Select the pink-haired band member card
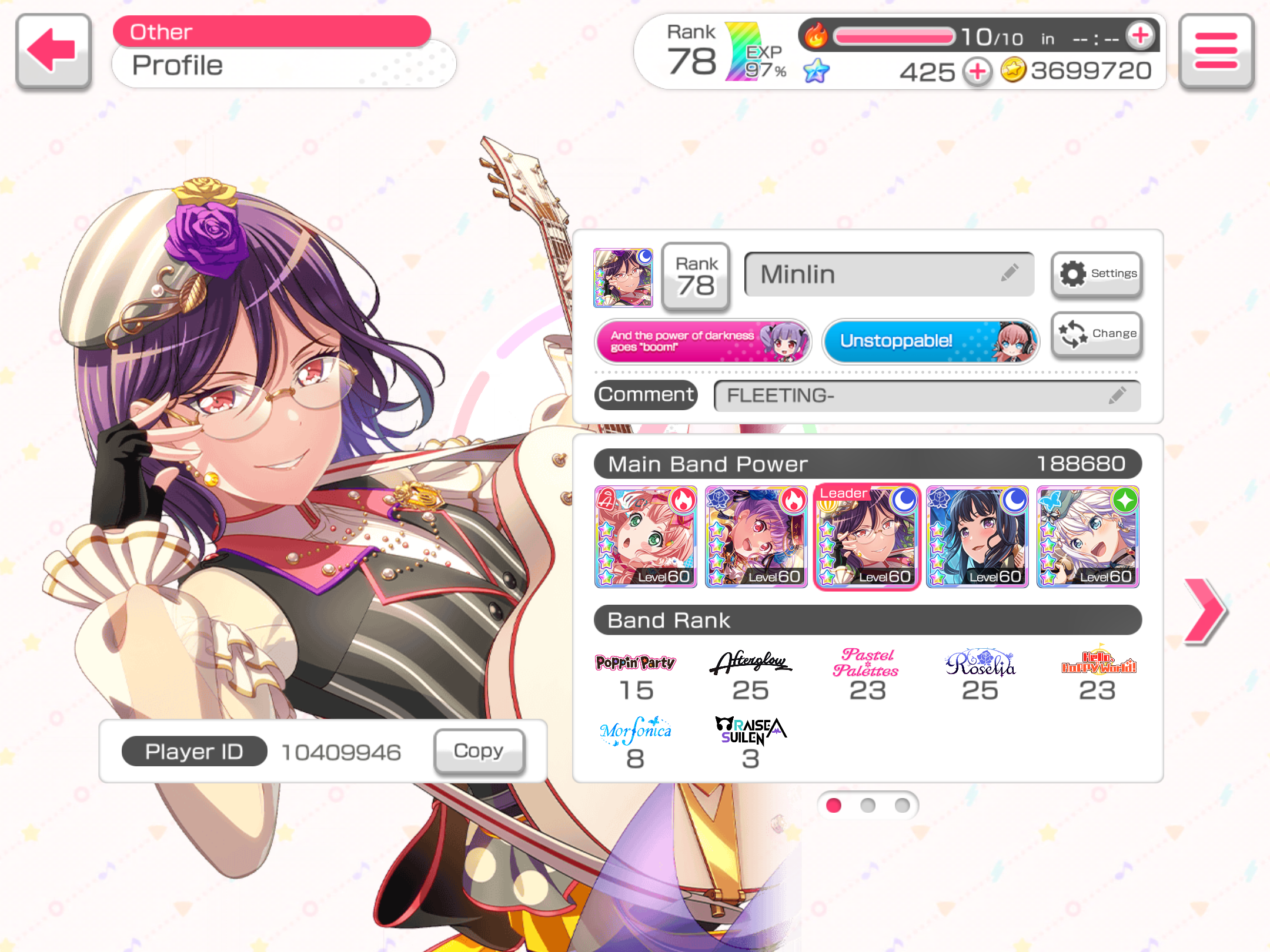Viewport: 1270px width, 952px height. click(x=646, y=537)
